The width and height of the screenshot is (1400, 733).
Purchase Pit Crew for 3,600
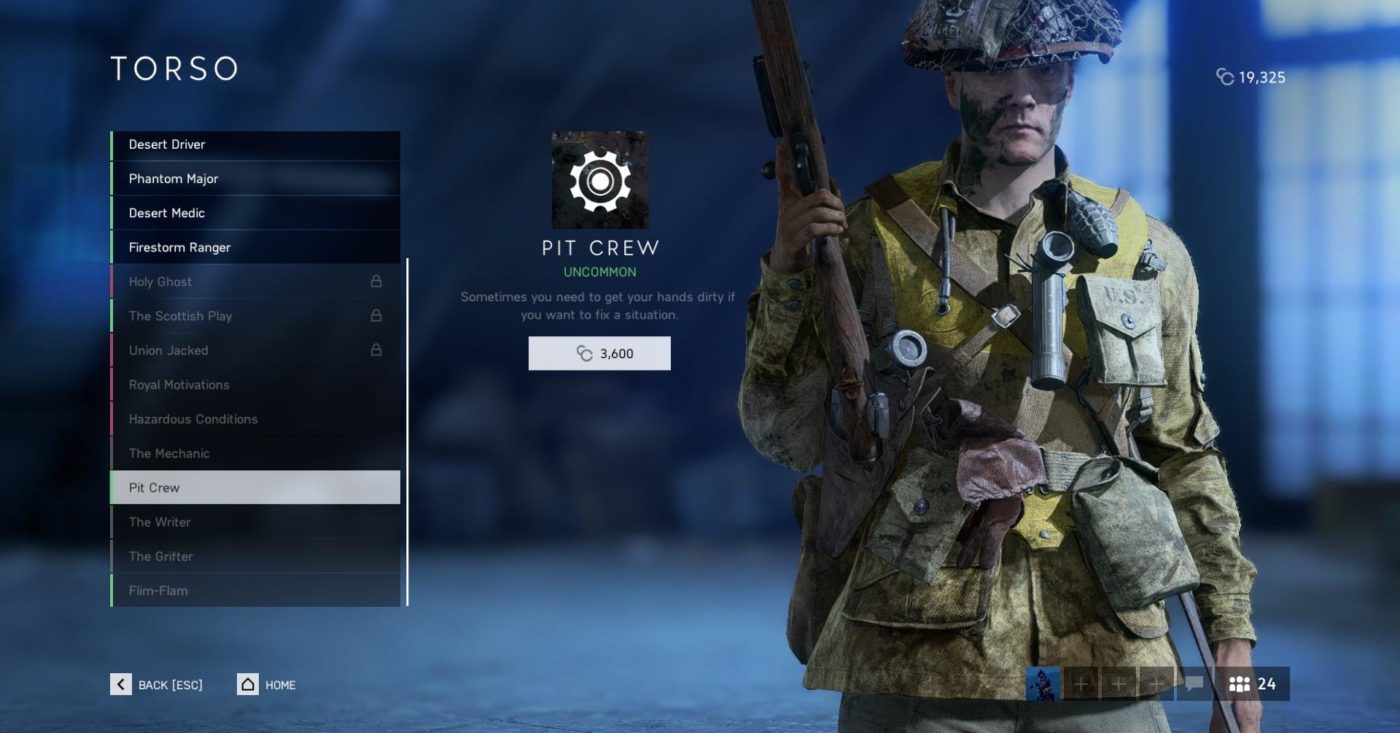pos(599,353)
